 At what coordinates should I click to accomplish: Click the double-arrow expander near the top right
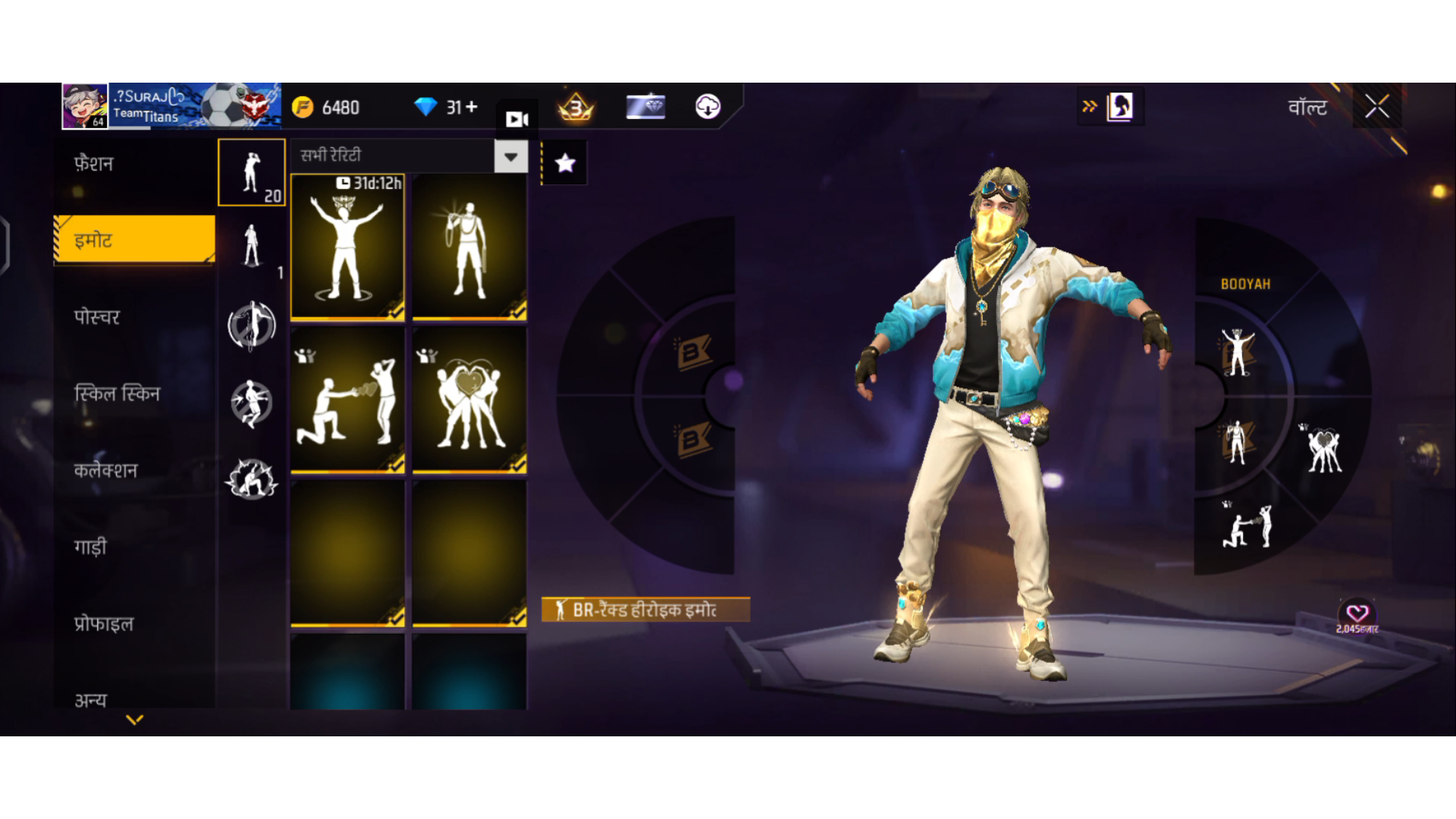pyautogui.click(x=1089, y=106)
